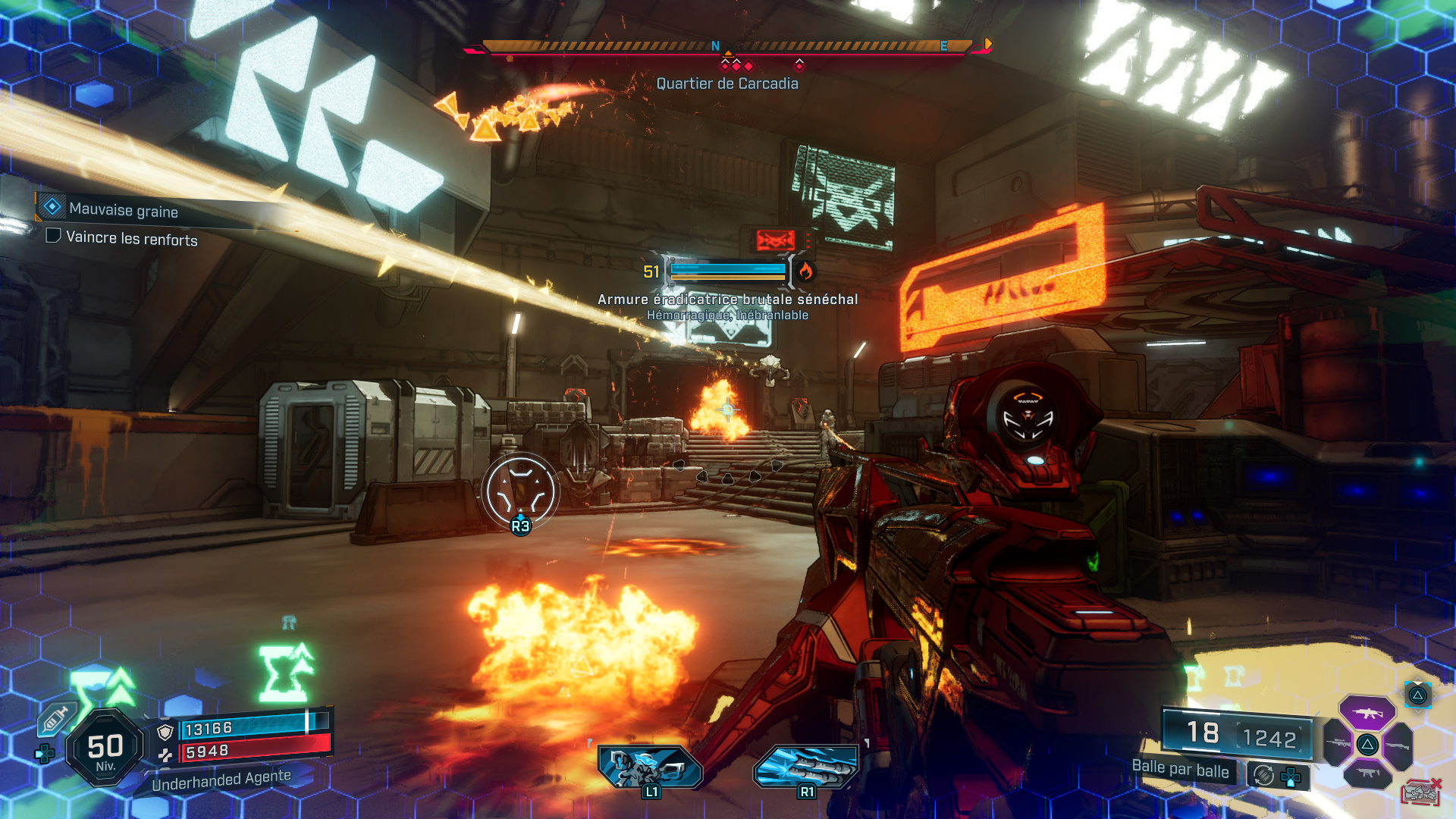Select the top assault rifle weapon slot
Viewport: 1456px width, 819px height.
pyautogui.click(x=1367, y=713)
